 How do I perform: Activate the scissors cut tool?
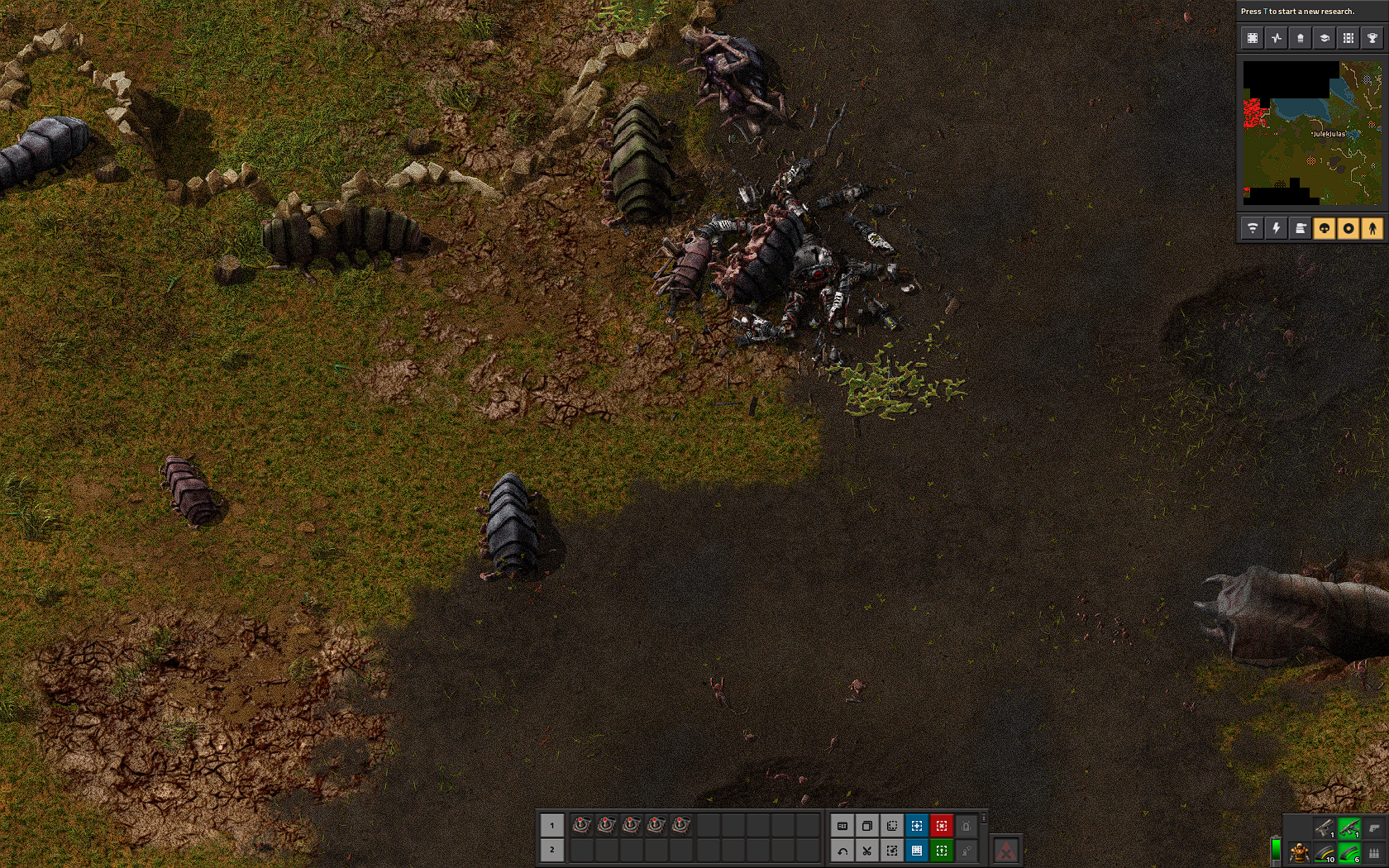tap(866, 850)
